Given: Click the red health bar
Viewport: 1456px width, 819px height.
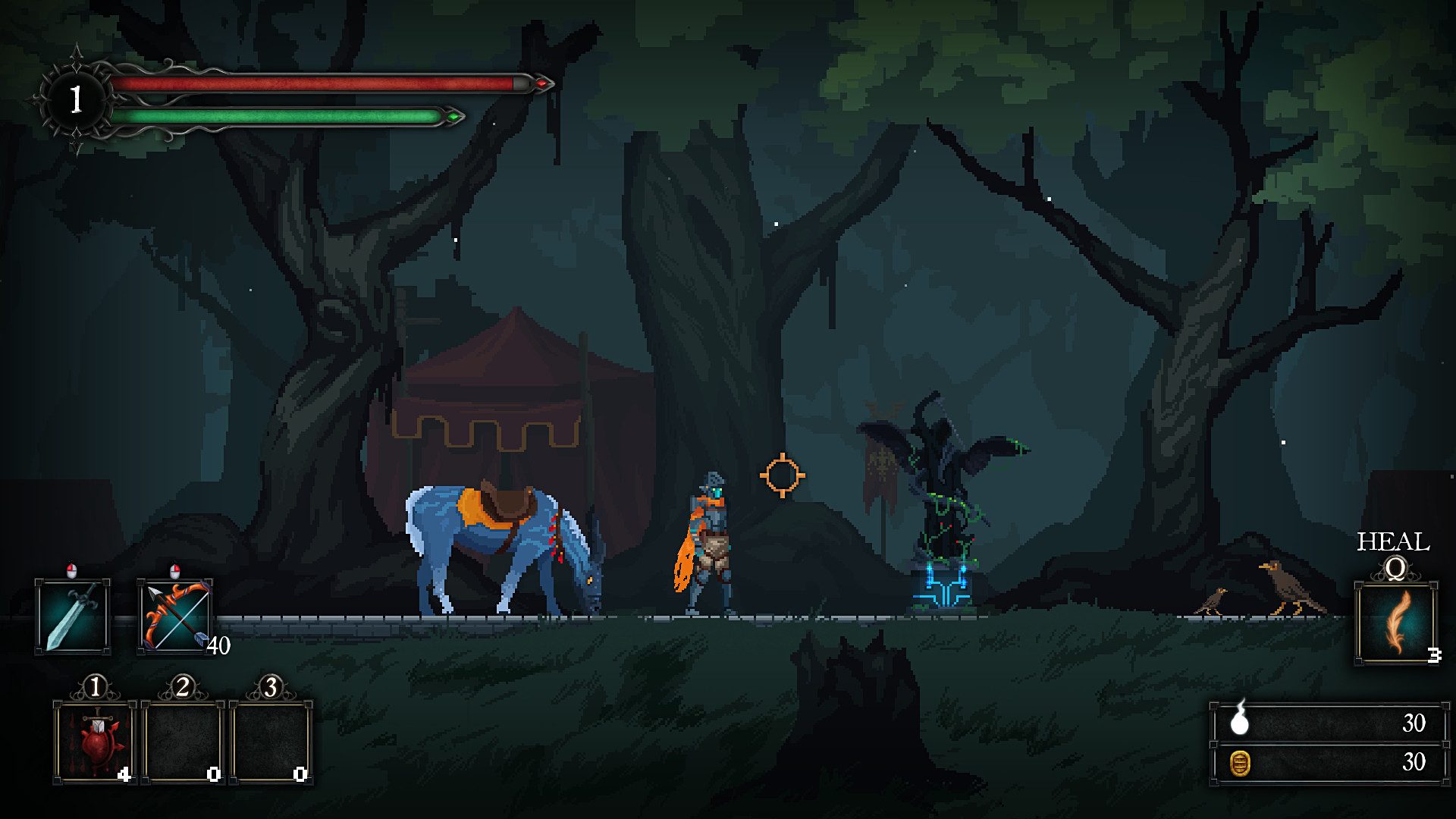Looking at the screenshot, I should pyautogui.click(x=326, y=83).
